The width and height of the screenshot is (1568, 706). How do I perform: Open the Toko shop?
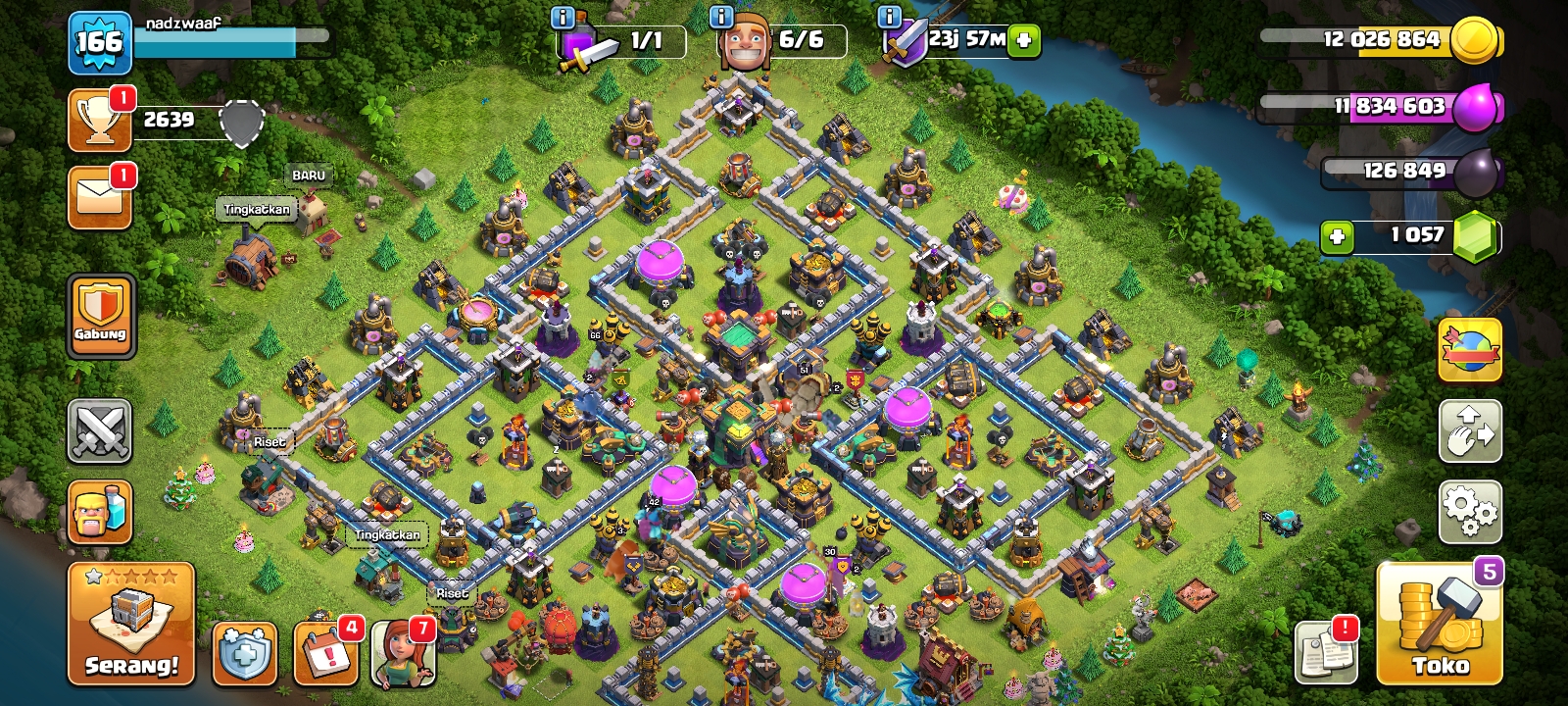pyautogui.click(x=1439, y=625)
